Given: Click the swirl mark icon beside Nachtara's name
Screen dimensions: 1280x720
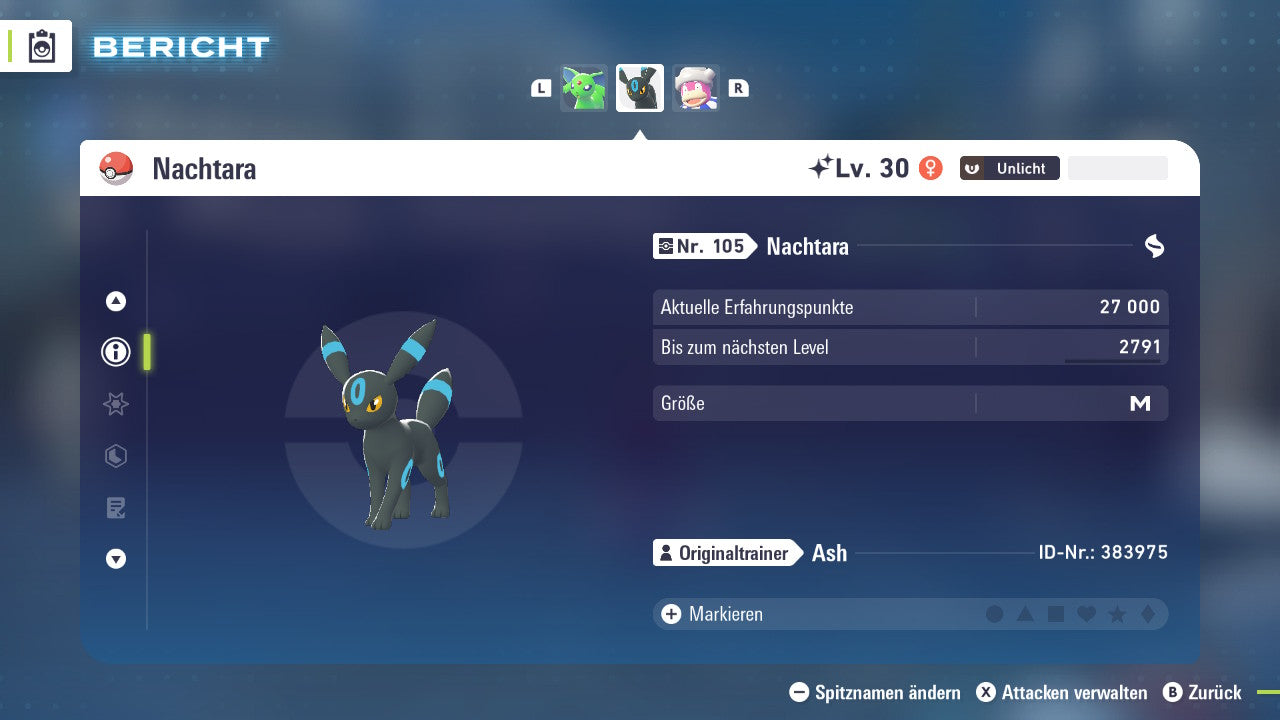Looking at the screenshot, I should 1155,246.
